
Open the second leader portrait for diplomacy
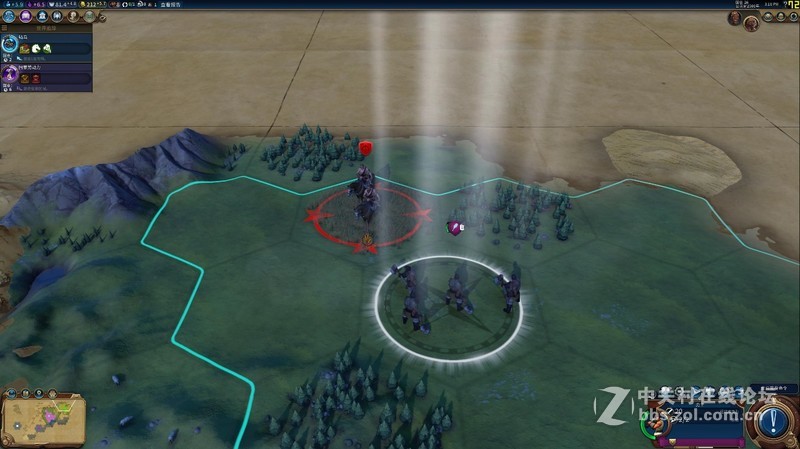click(x=751, y=22)
